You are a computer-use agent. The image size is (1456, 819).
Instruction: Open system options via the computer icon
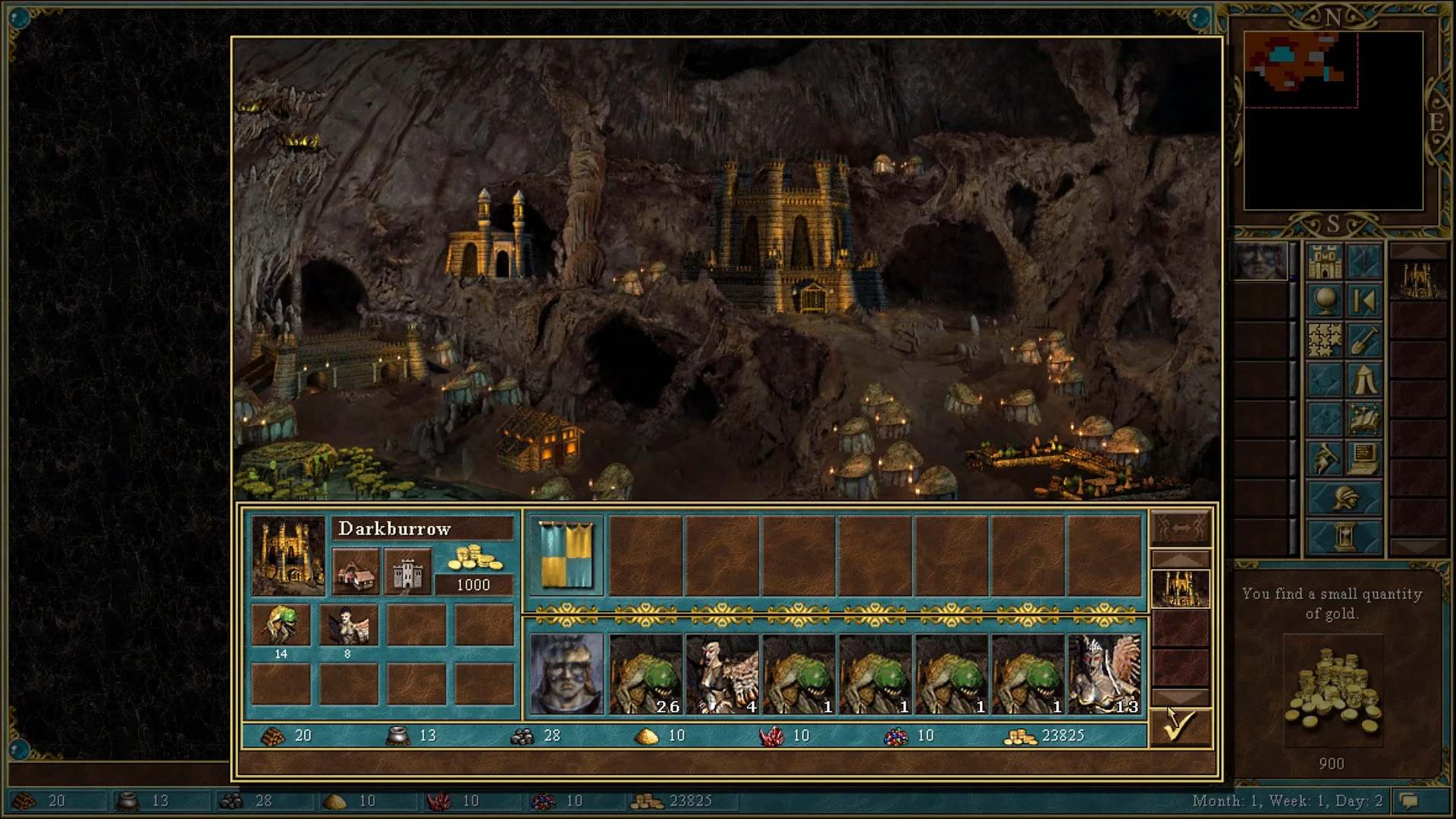pyautogui.click(x=1363, y=457)
